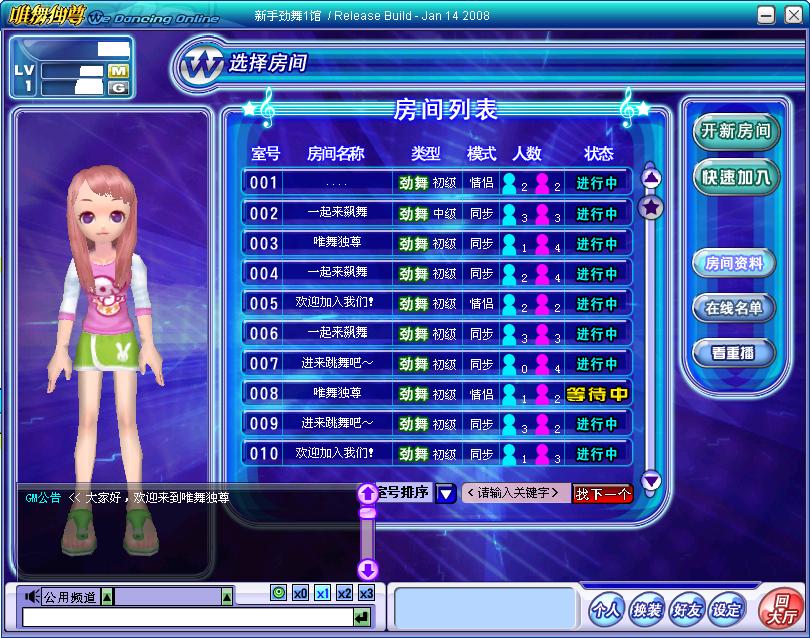
Task: Close the game window
Action: pos(791,15)
